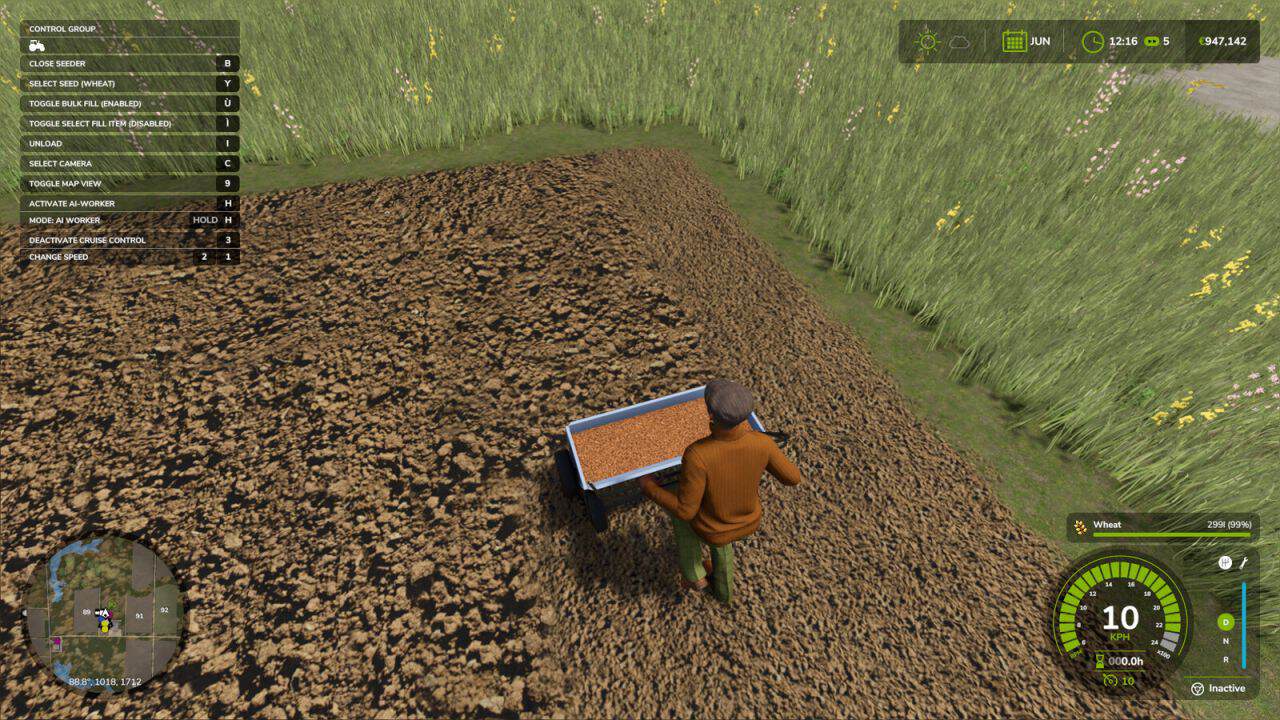Screen dimensions: 1280x720
Task: Click the gearbox icon above the gear indicator
Action: (x=1225, y=563)
